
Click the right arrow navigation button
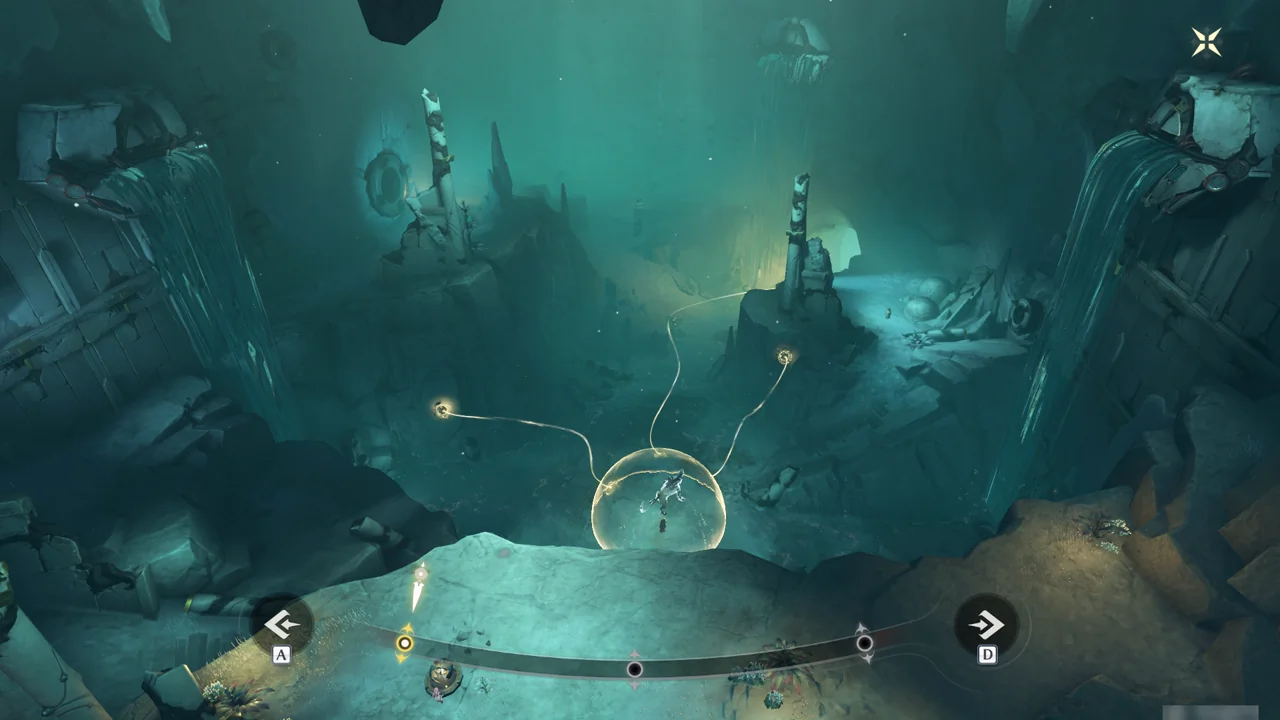(986, 626)
